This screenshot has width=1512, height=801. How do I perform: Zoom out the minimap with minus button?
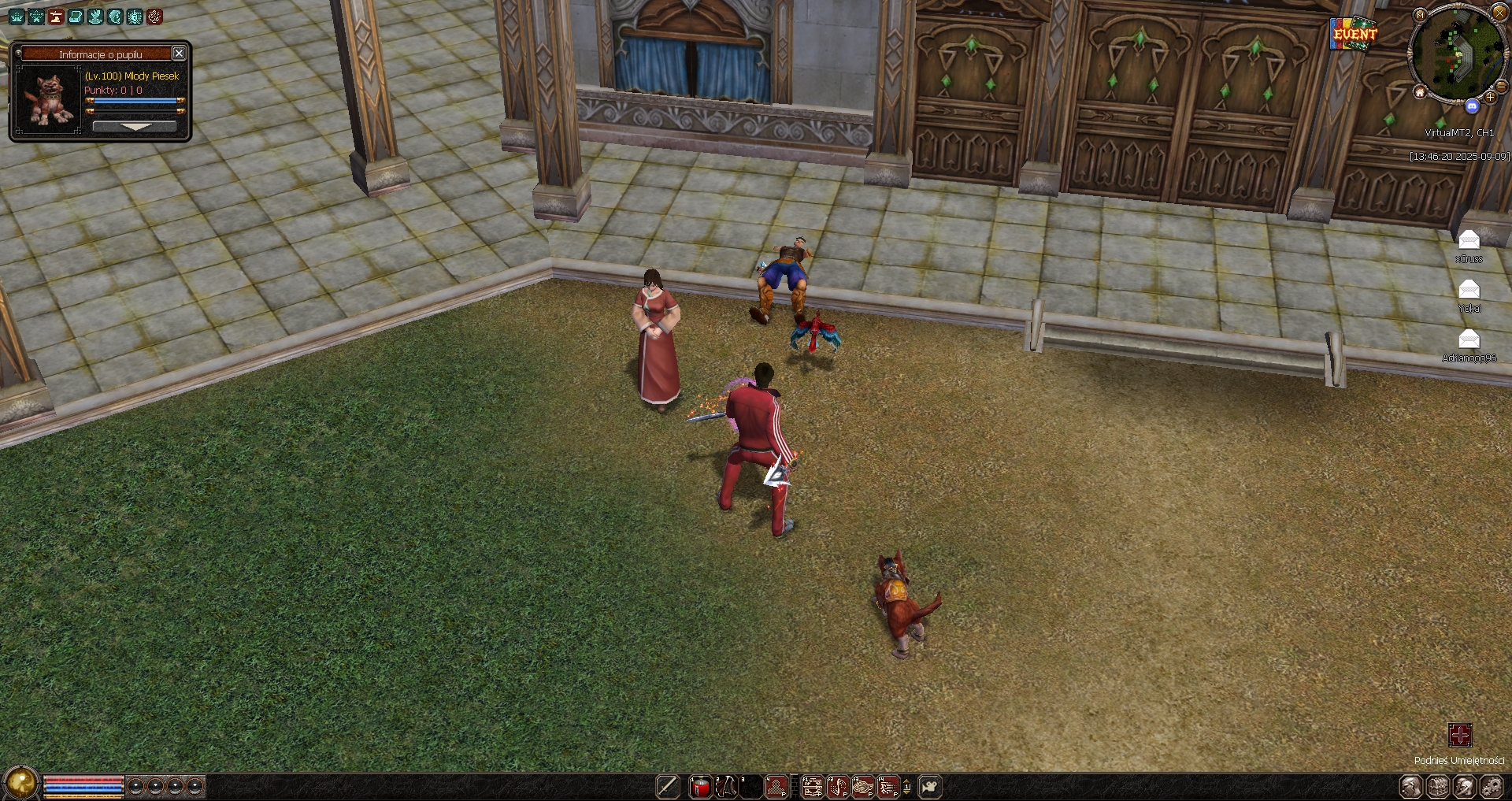click(x=1503, y=87)
